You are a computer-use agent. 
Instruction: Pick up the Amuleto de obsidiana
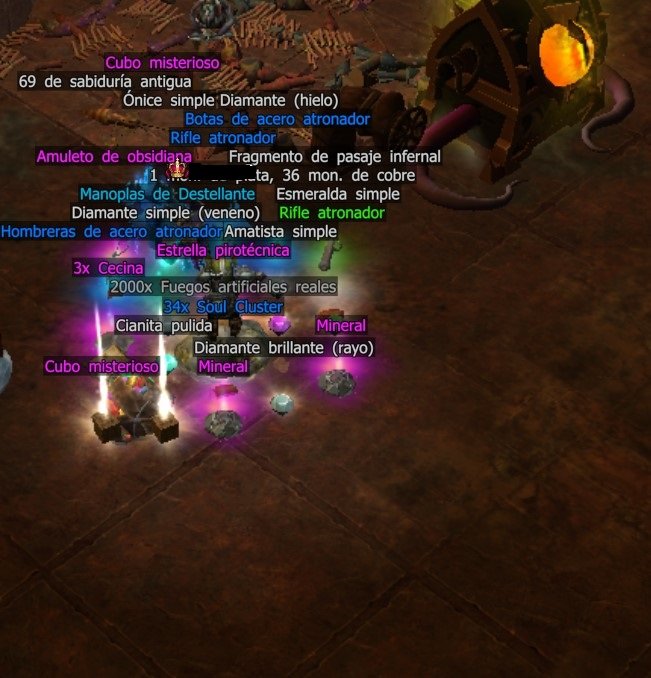113,157
